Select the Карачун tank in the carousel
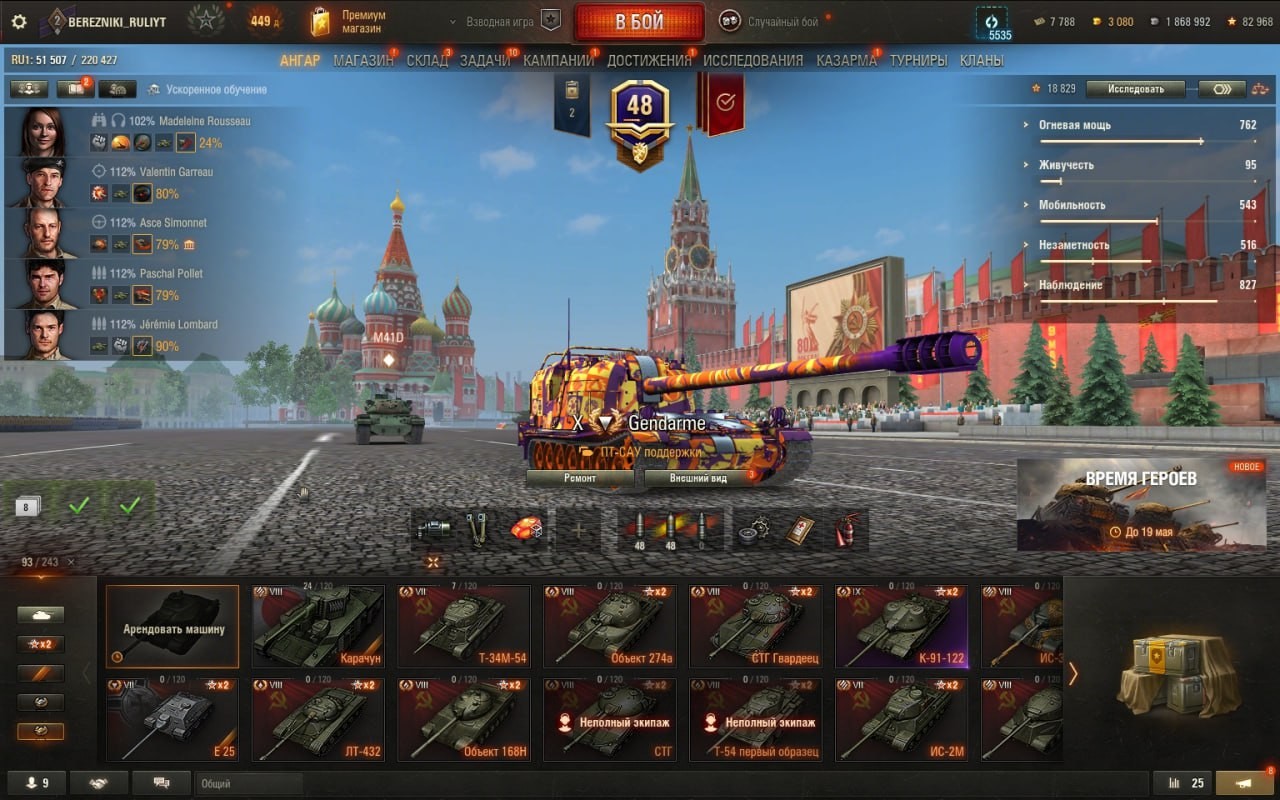Screen dimensions: 1280x800 click(x=318, y=626)
